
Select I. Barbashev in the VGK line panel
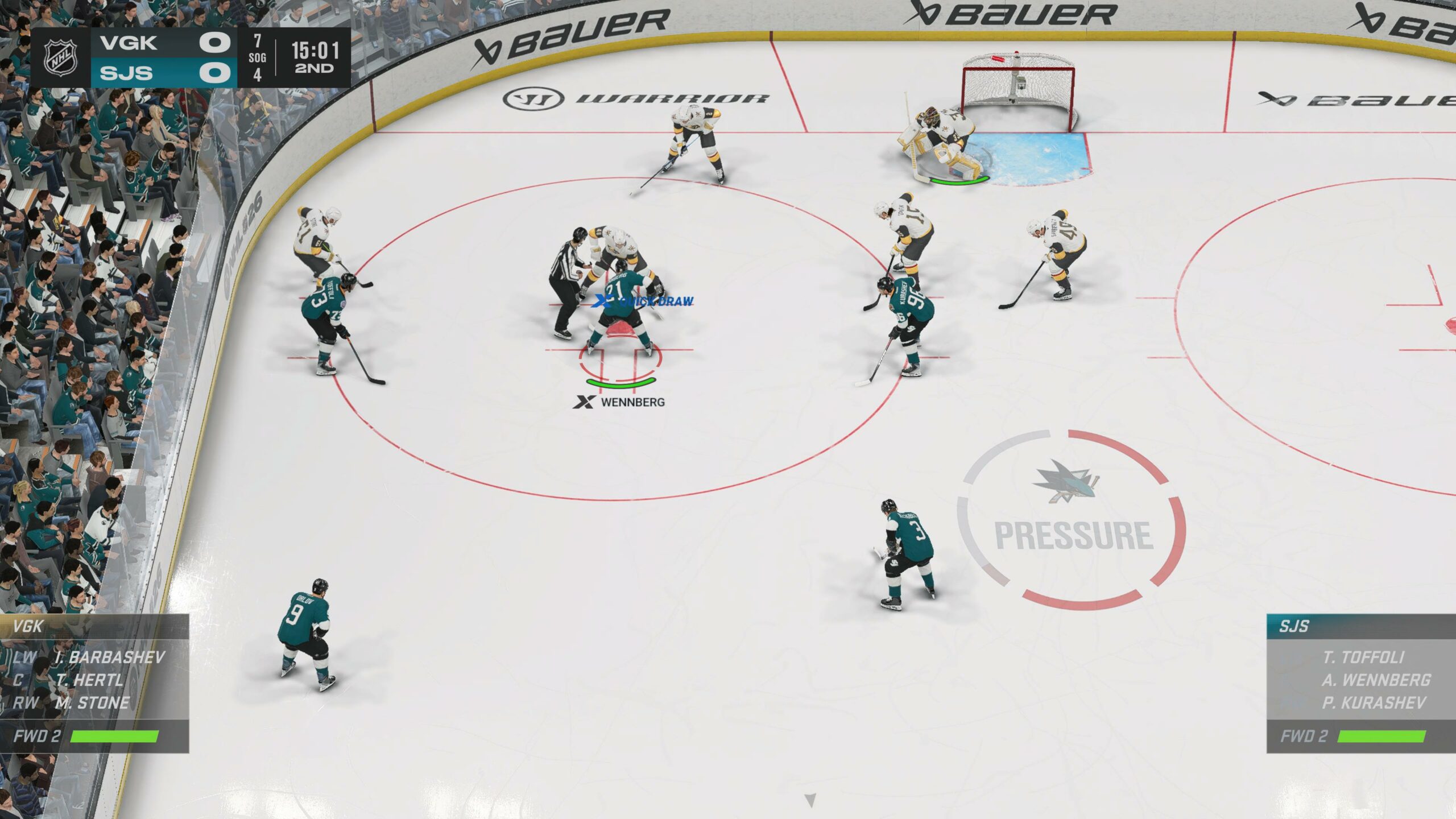[x=109, y=657]
